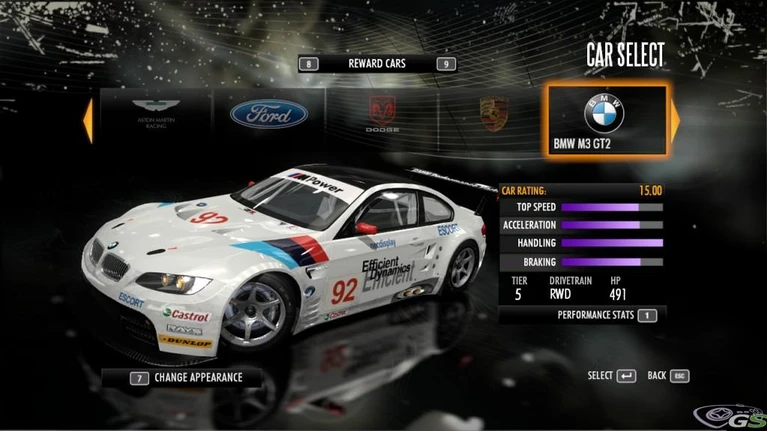Click the right orange carousel arrow
This screenshot has height=431, width=767.
[x=675, y=120]
